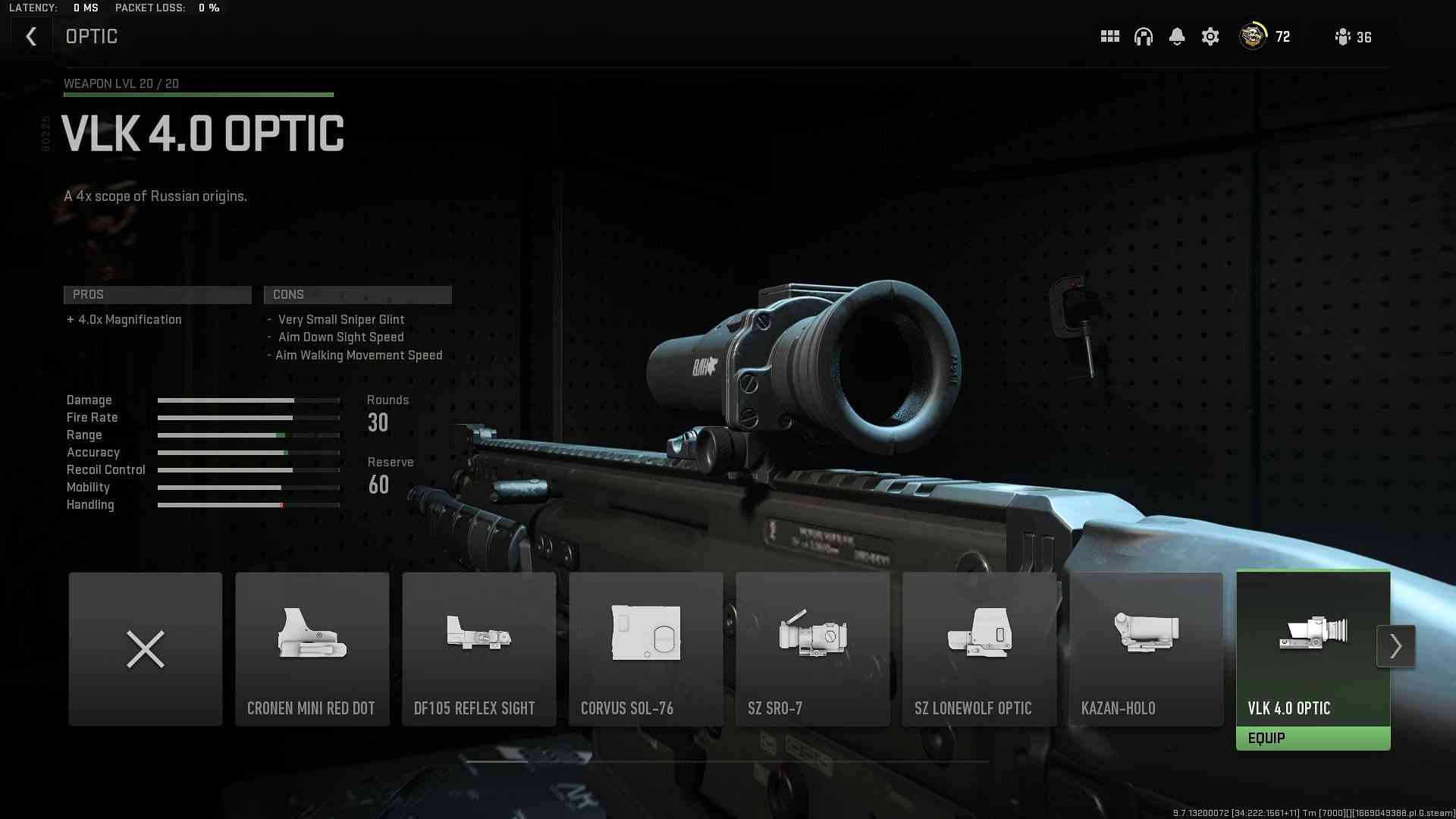Image resolution: width=1456 pixels, height=819 pixels.
Task: Select the Kazan-Holo optic
Action: 1146,649
